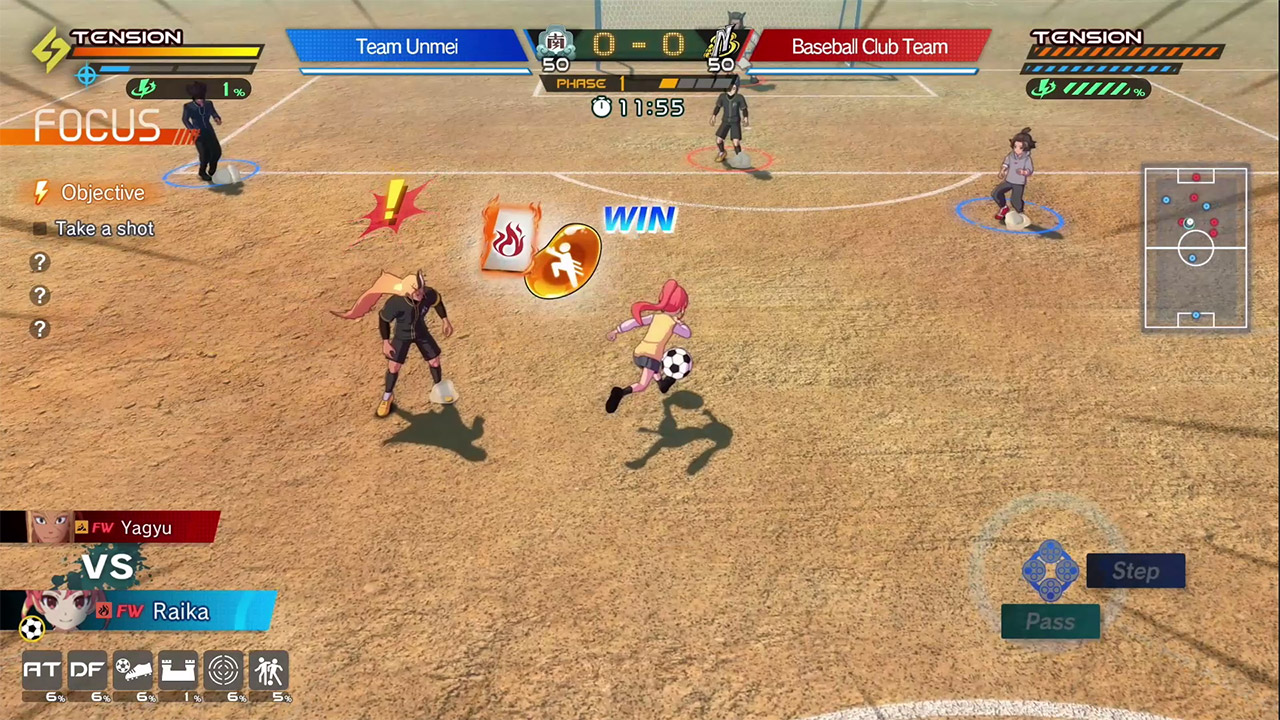Open the pitch minimap
This screenshot has height=720, width=1280.
click(x=1195, y=248)
